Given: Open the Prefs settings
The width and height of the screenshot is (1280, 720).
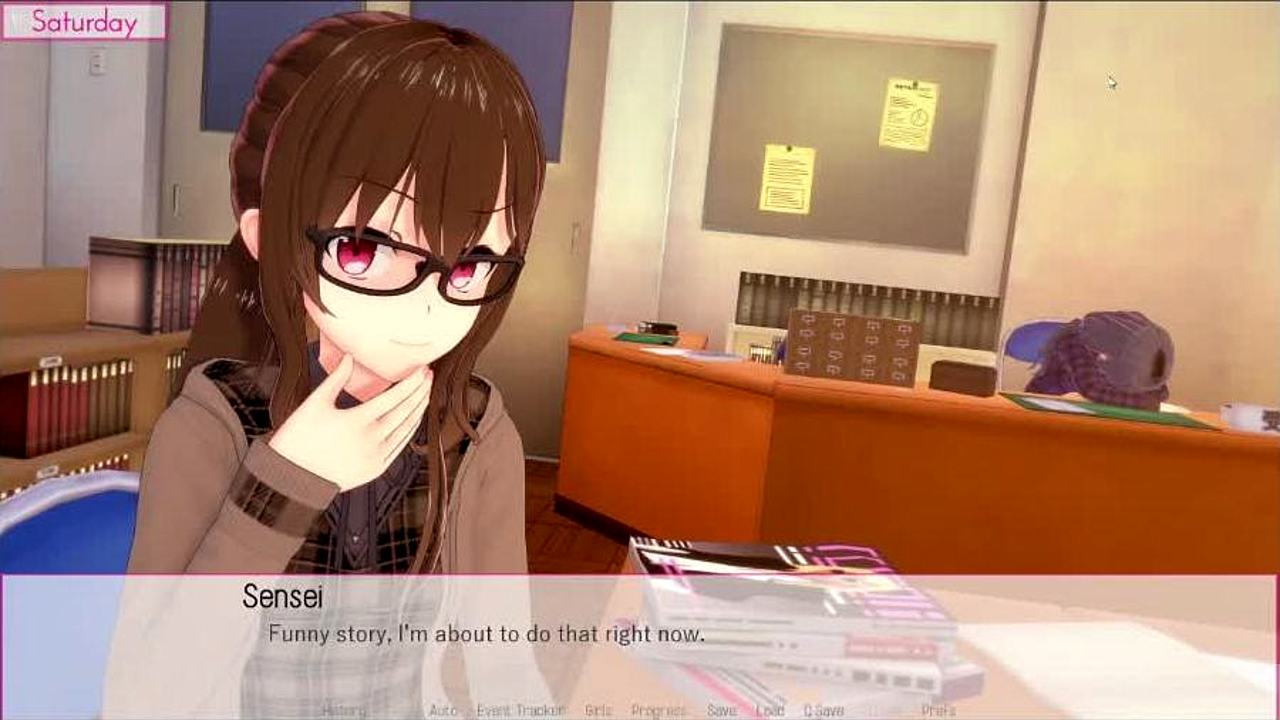Looking at the screenshot, I should point(938,710).
